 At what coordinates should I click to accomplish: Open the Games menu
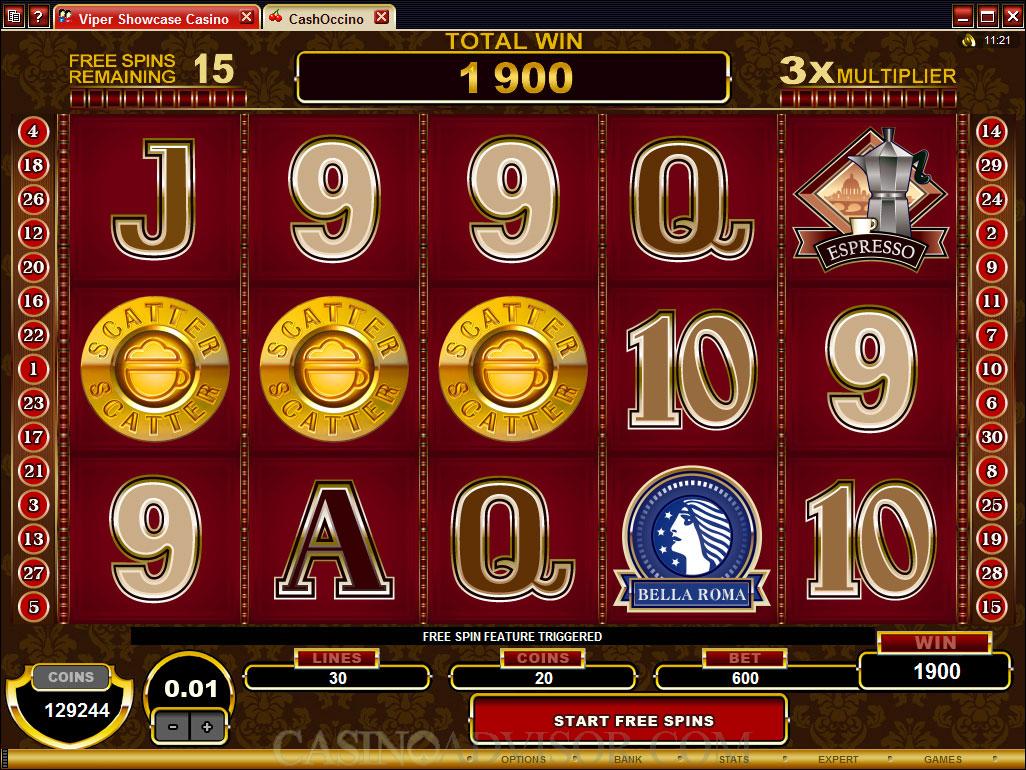click(943, 760)
